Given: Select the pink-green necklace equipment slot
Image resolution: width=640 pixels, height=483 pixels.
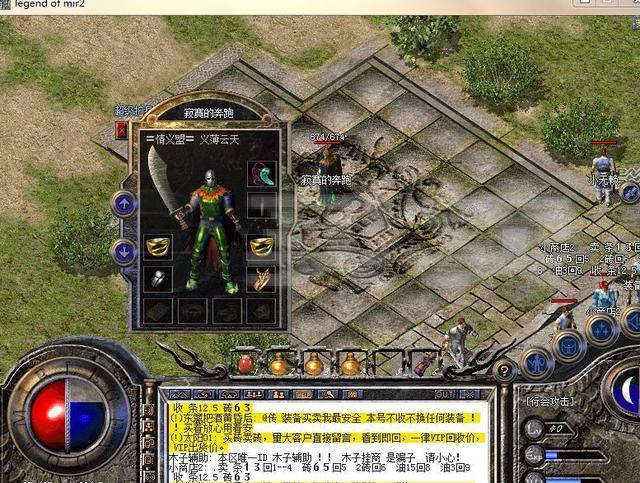Looking at the screenshot, I should pyautogui.click(x=262, y=173).
